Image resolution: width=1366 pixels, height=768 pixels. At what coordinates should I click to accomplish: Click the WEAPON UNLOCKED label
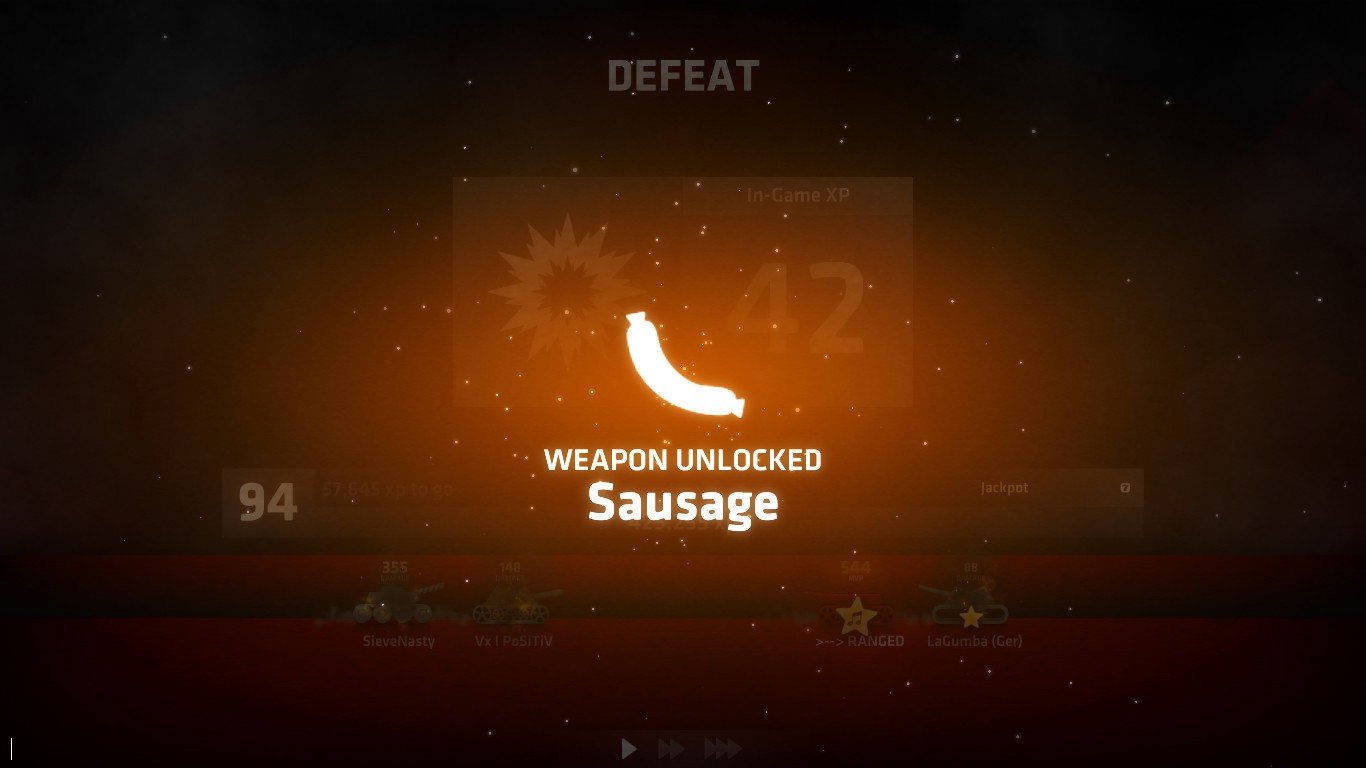683,460
